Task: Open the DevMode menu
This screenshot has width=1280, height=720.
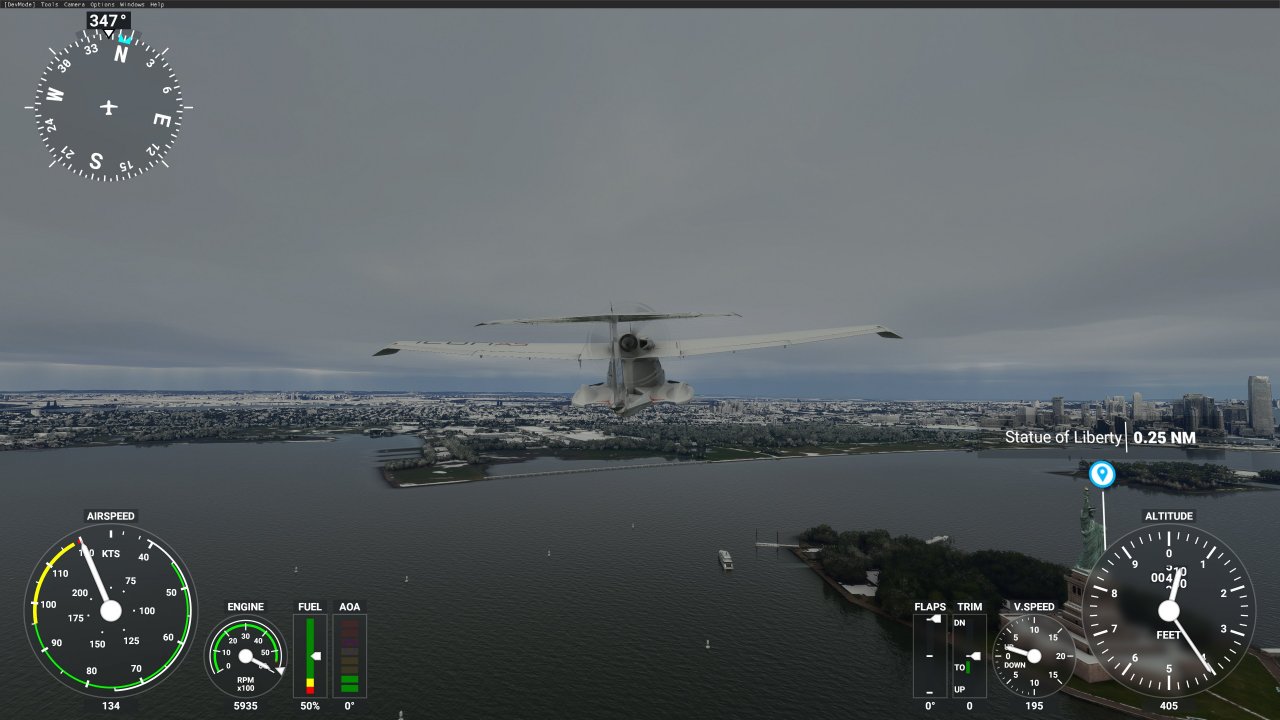Action: [19, 4]
